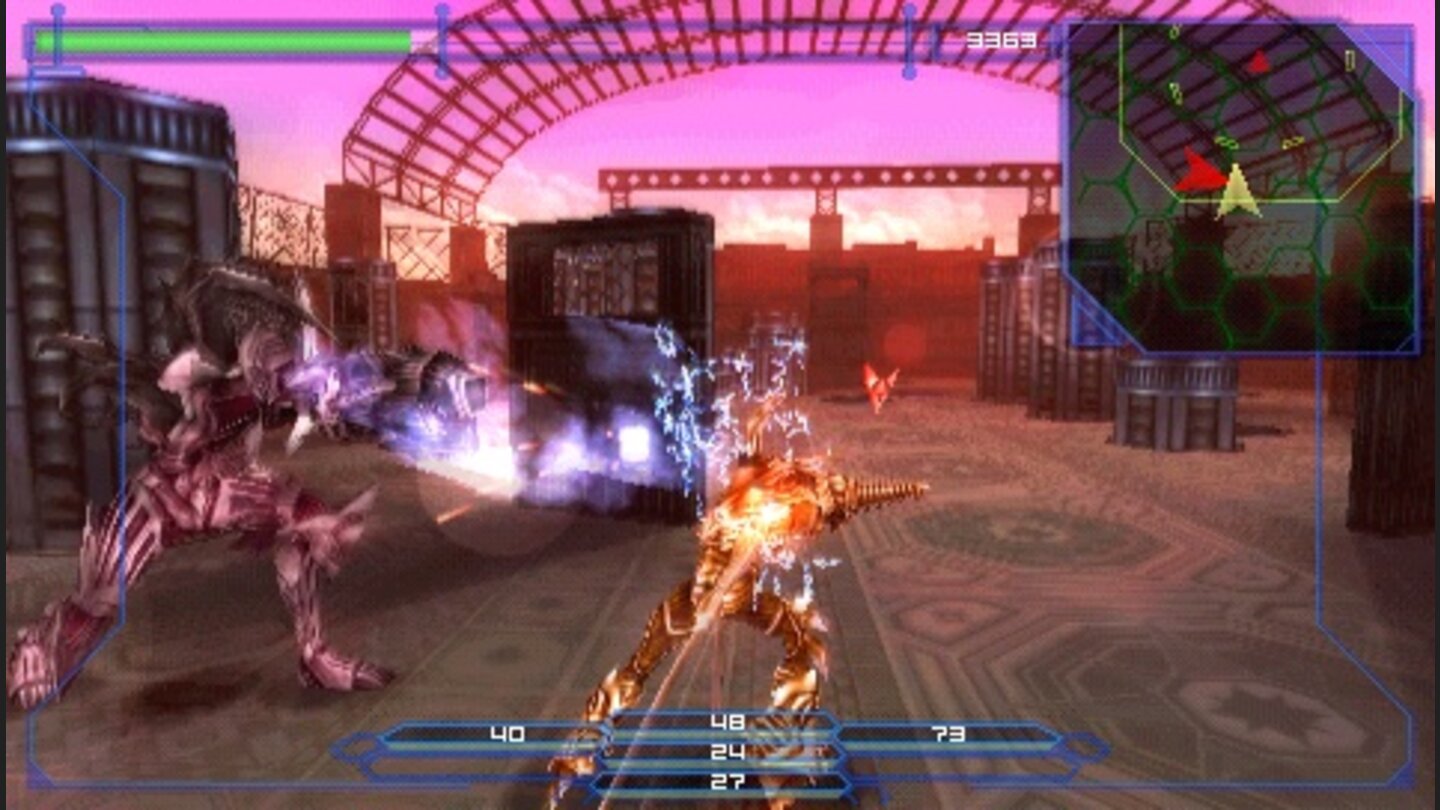The height and width of the screenshot is (810, 1440).
Task: Click the bottom ammo counter showing 27
Action: [x=729, y=779]
